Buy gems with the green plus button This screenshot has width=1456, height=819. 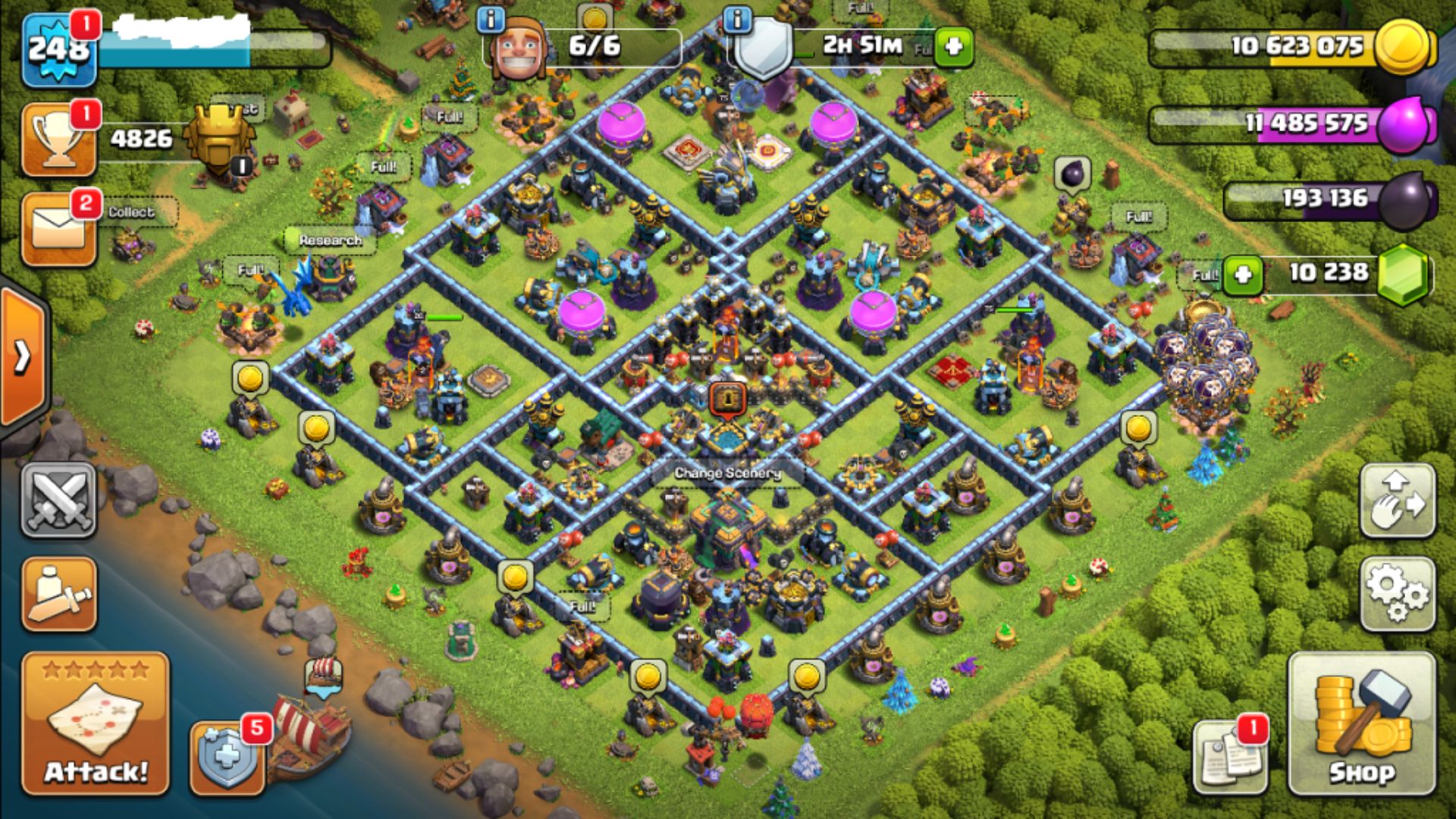pyautogui.click(x=1242, y=274)
